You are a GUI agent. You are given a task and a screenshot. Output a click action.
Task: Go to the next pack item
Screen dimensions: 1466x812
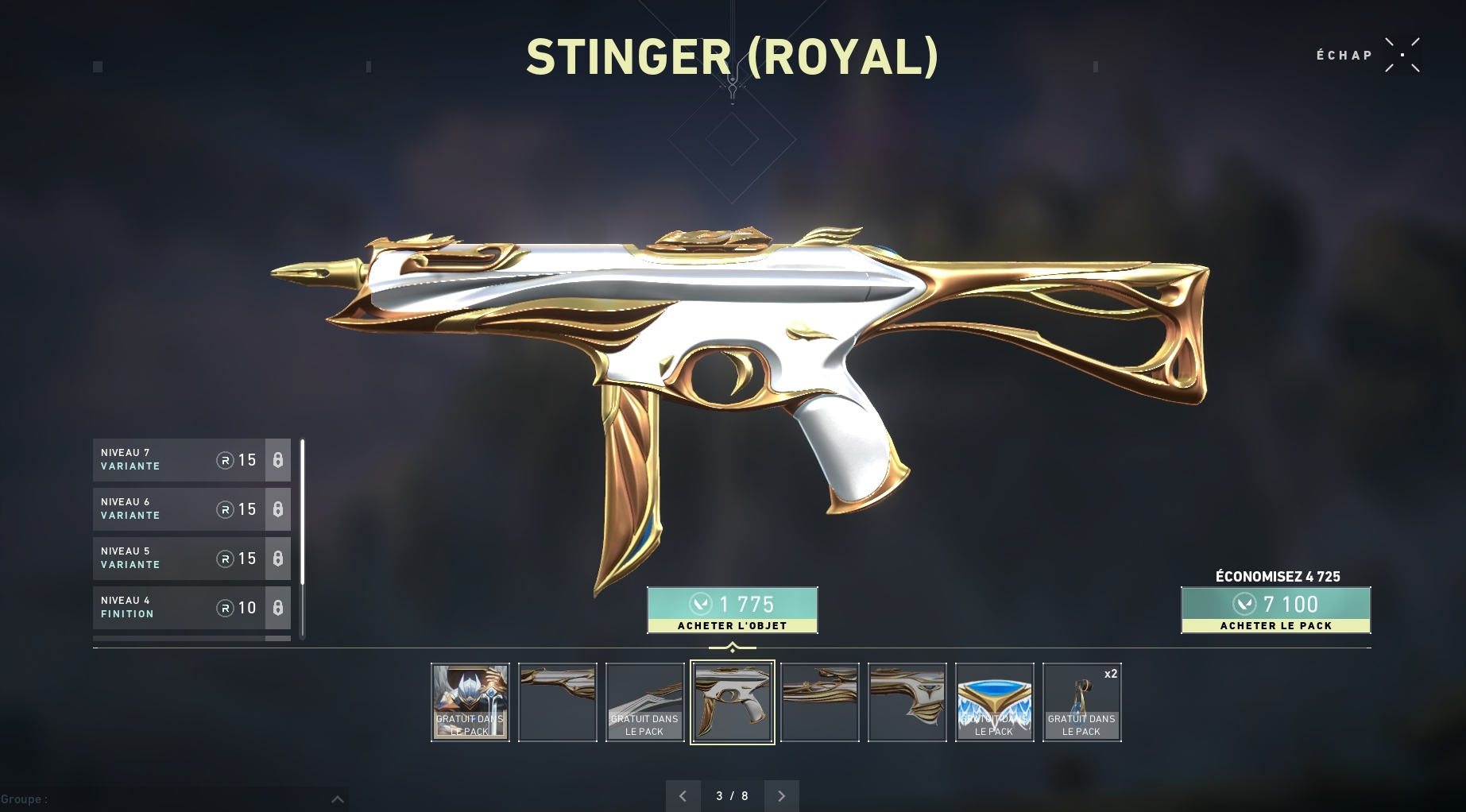coord(781,795)
